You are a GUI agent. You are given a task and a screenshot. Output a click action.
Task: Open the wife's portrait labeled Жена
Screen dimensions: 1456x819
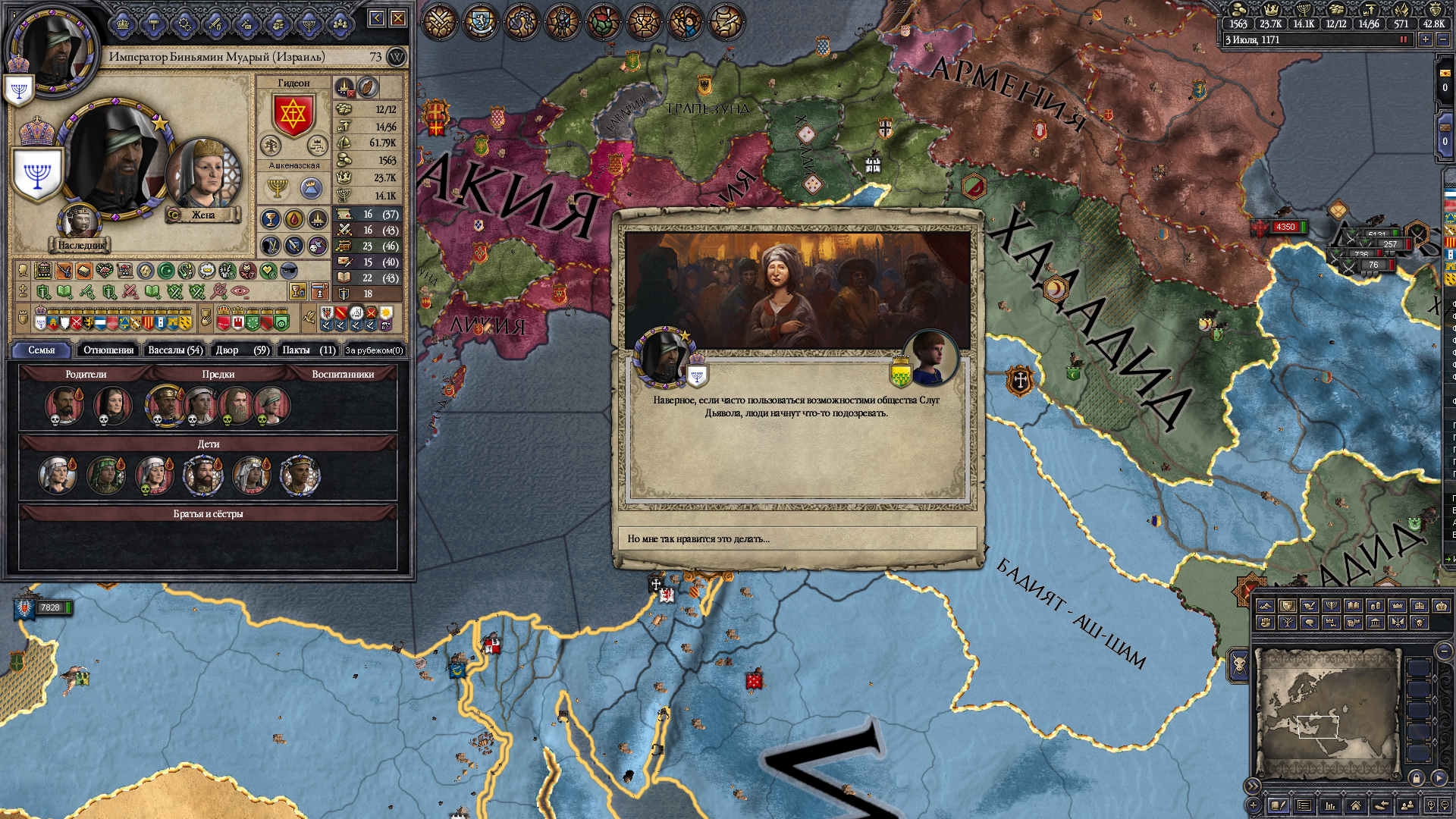pyautogui.click(x=202, y=176)
